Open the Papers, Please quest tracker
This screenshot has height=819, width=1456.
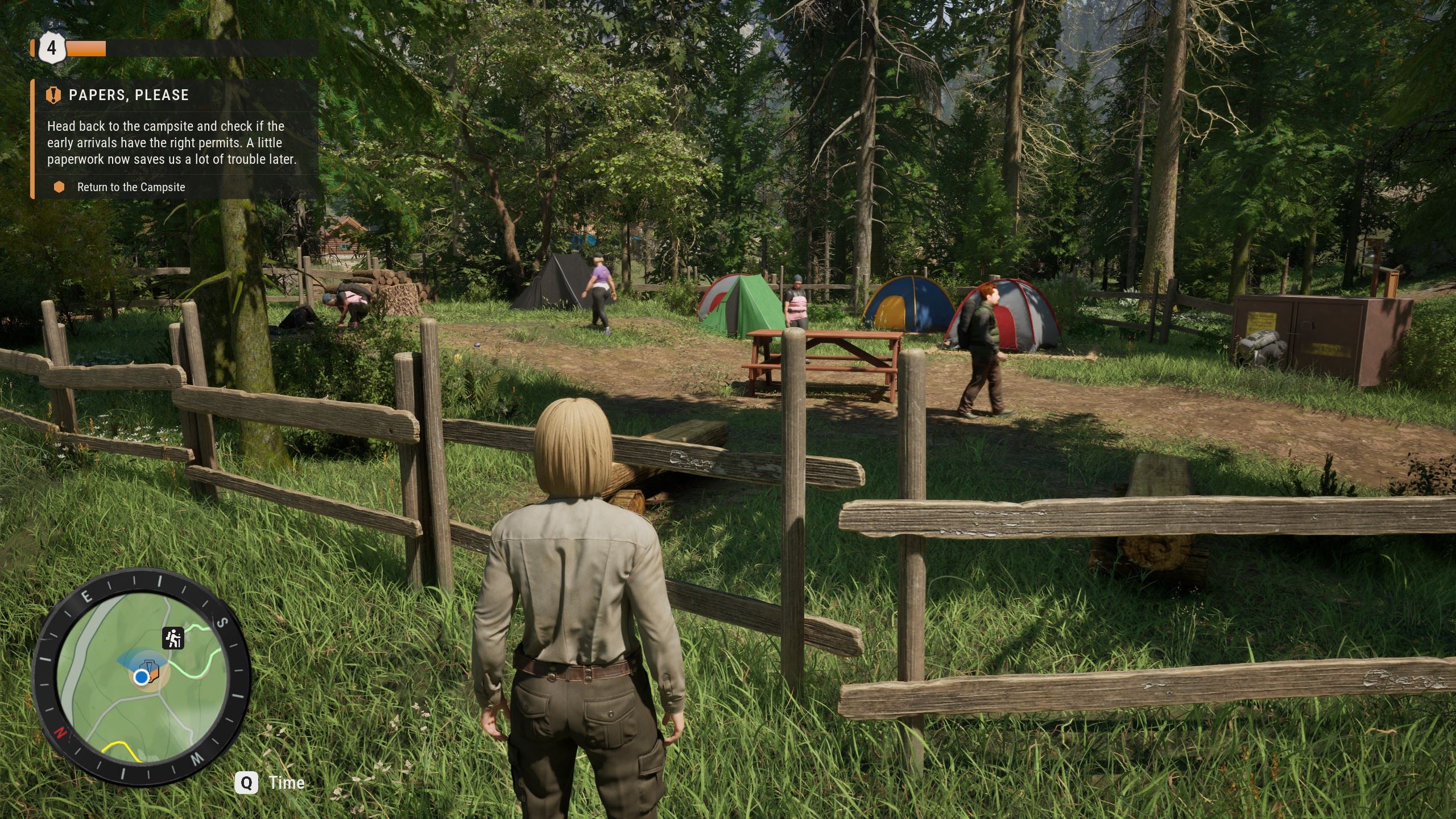[x=129, y=95]
